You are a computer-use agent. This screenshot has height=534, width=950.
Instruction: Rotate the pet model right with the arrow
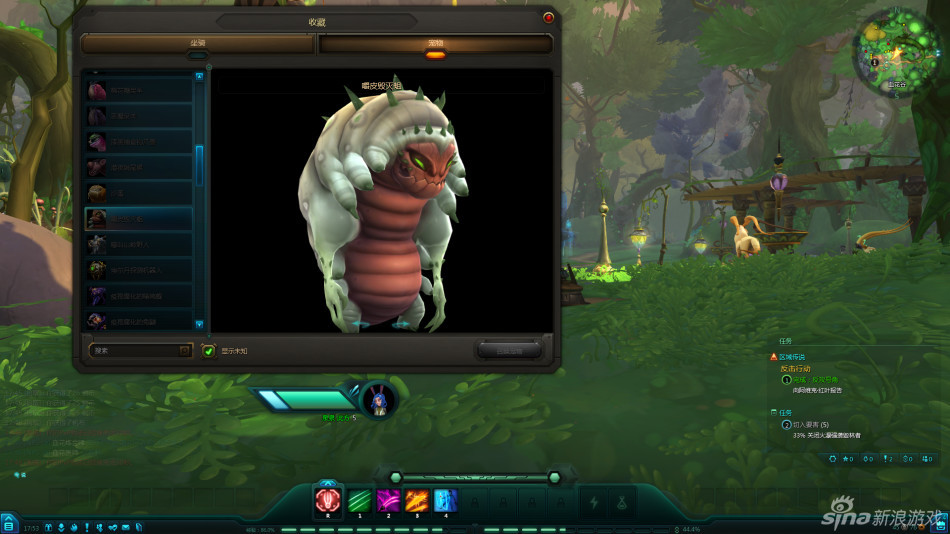402,325
